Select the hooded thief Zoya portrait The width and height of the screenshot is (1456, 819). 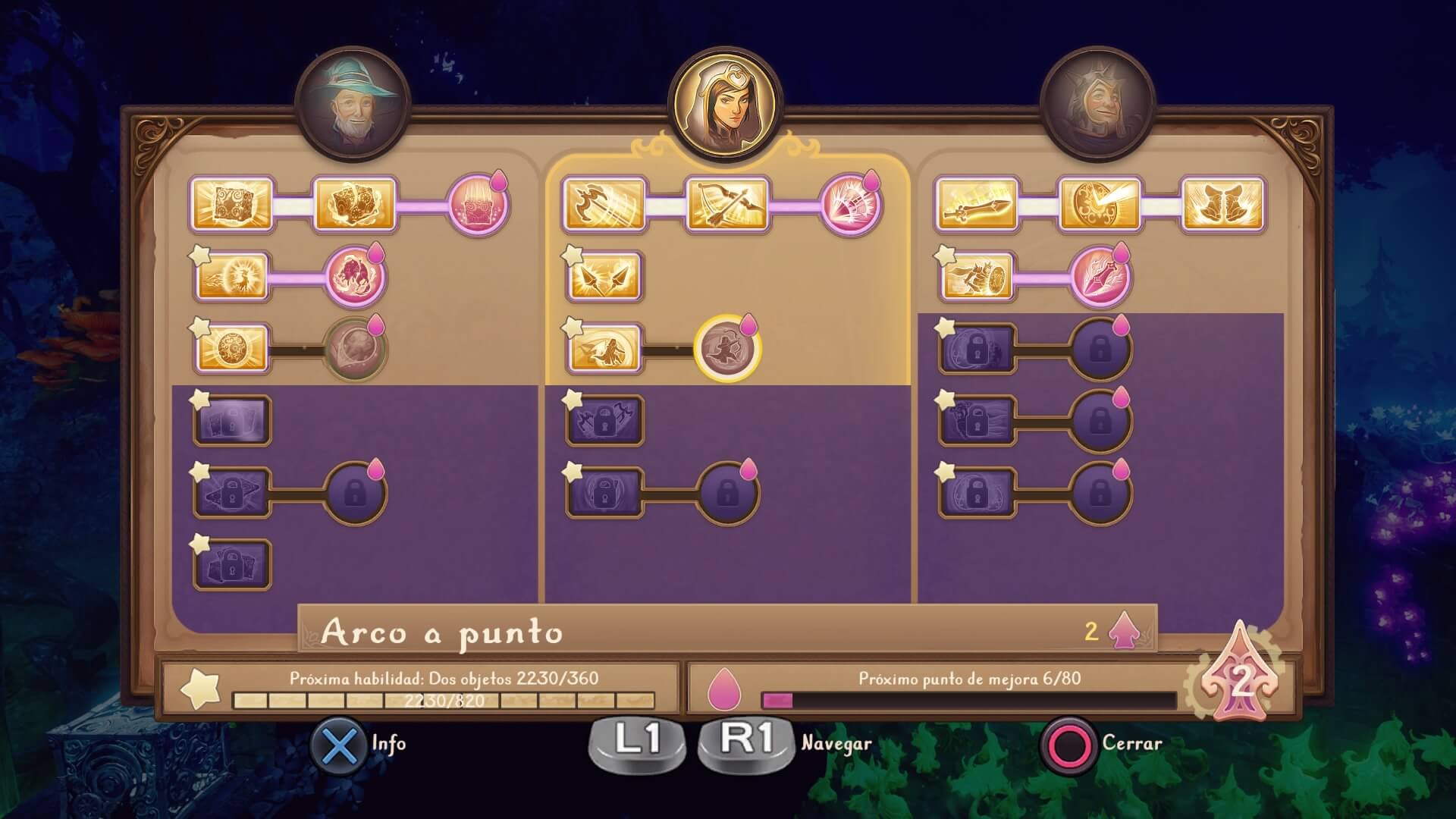coord(726,103)
